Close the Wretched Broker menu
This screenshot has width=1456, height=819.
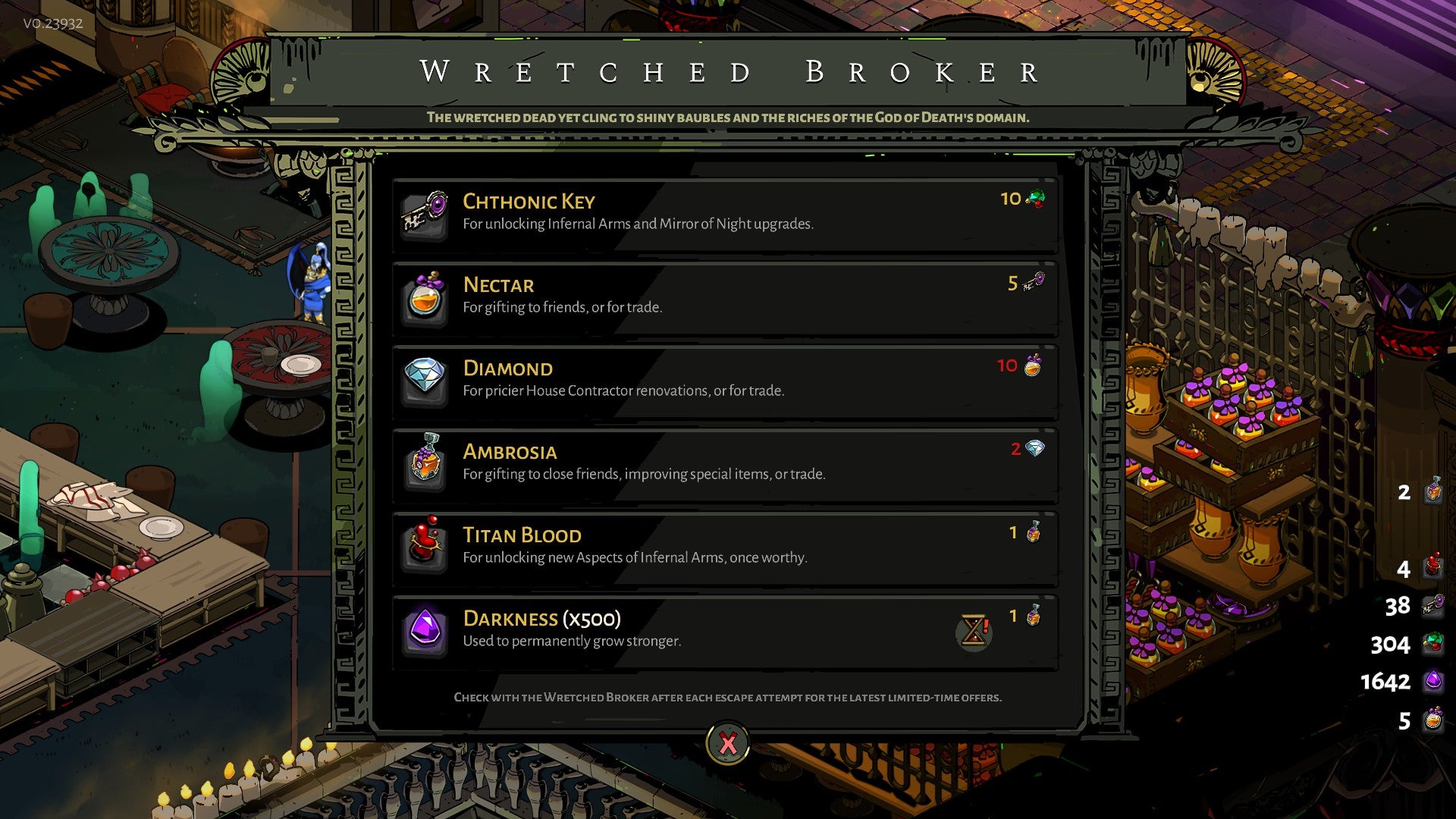[727, 743]
